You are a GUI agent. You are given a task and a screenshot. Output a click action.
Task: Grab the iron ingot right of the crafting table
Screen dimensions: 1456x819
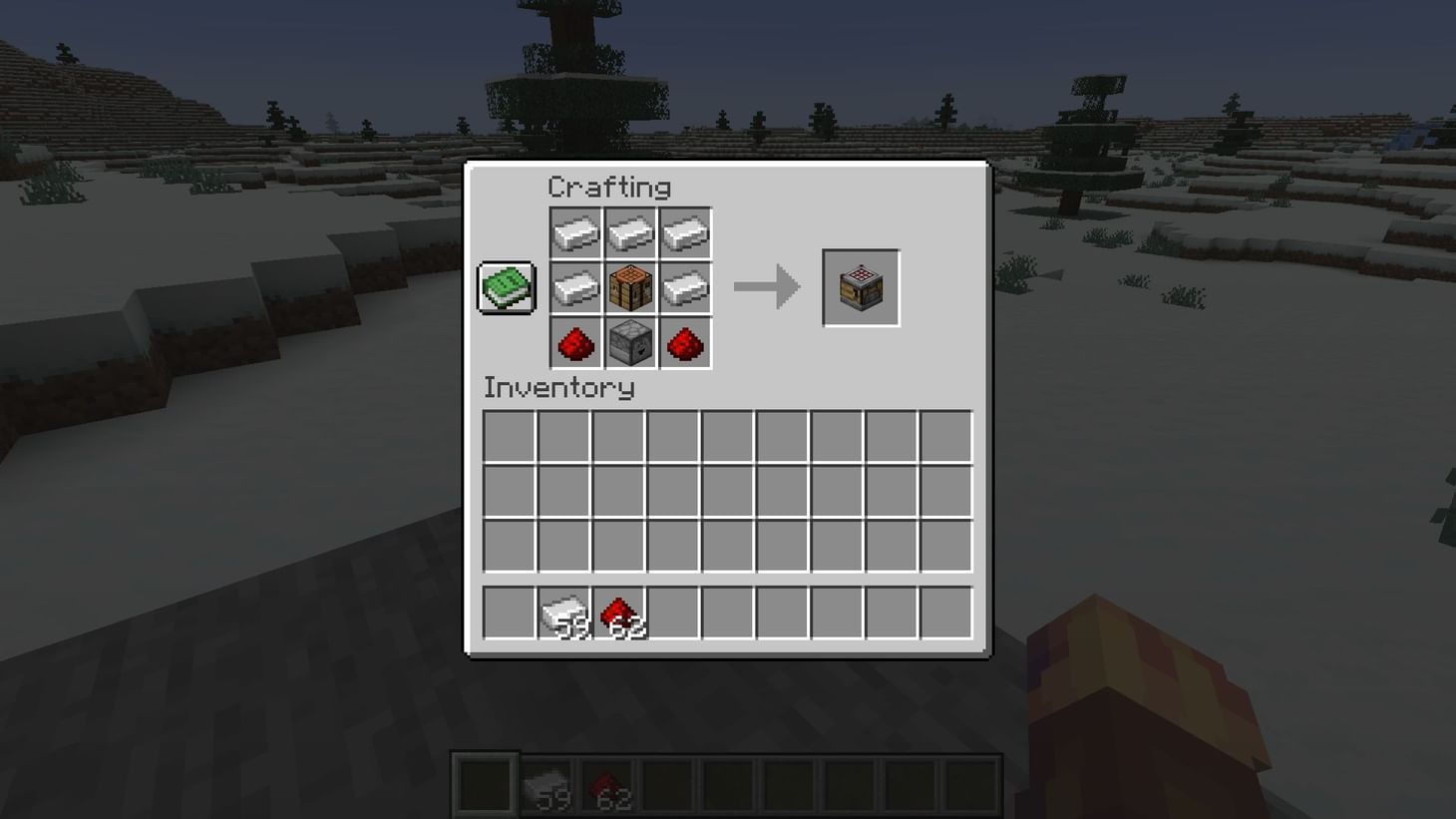click(x=685, y=287)
